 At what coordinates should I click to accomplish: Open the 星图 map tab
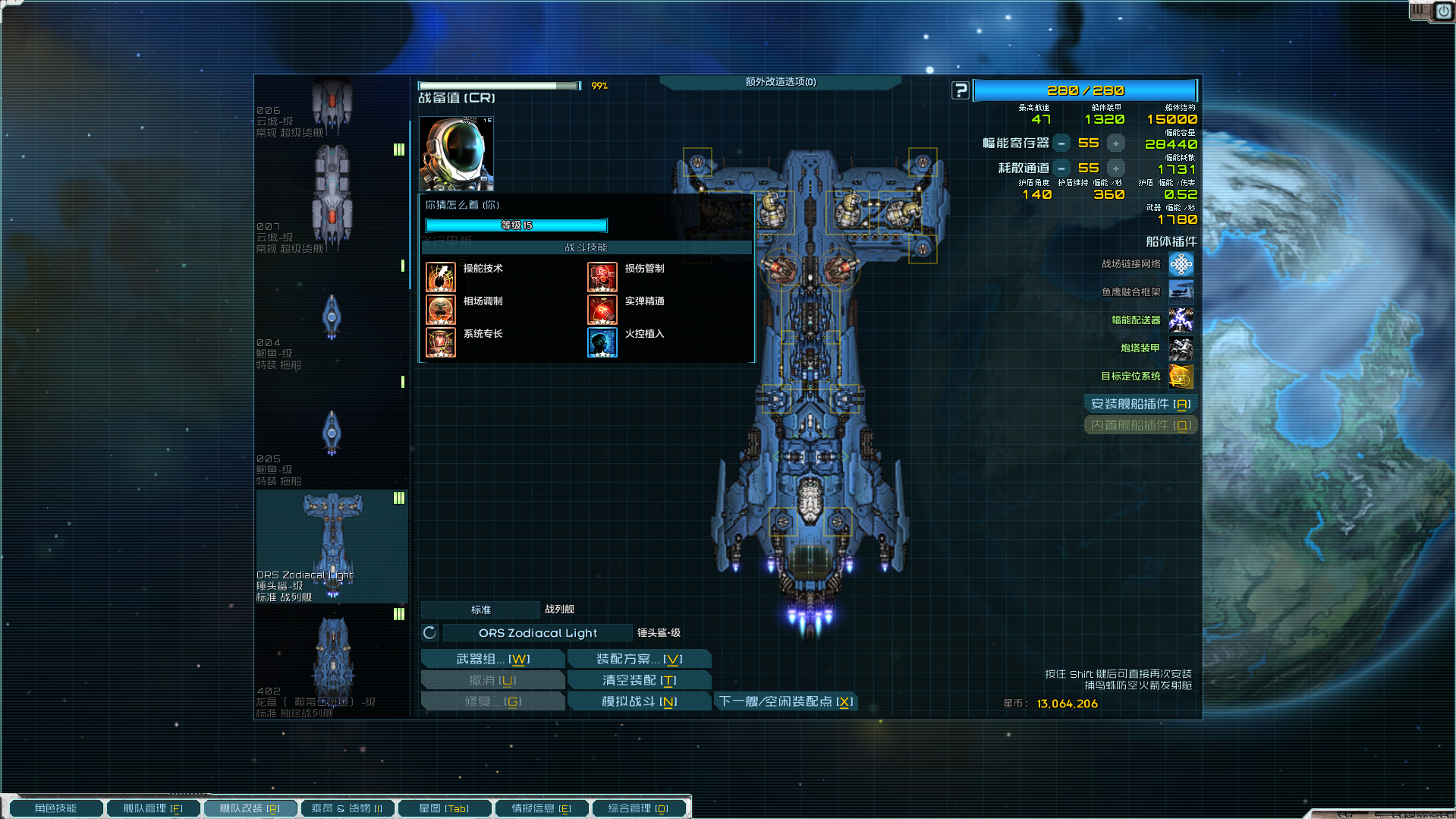coord(444,808)
